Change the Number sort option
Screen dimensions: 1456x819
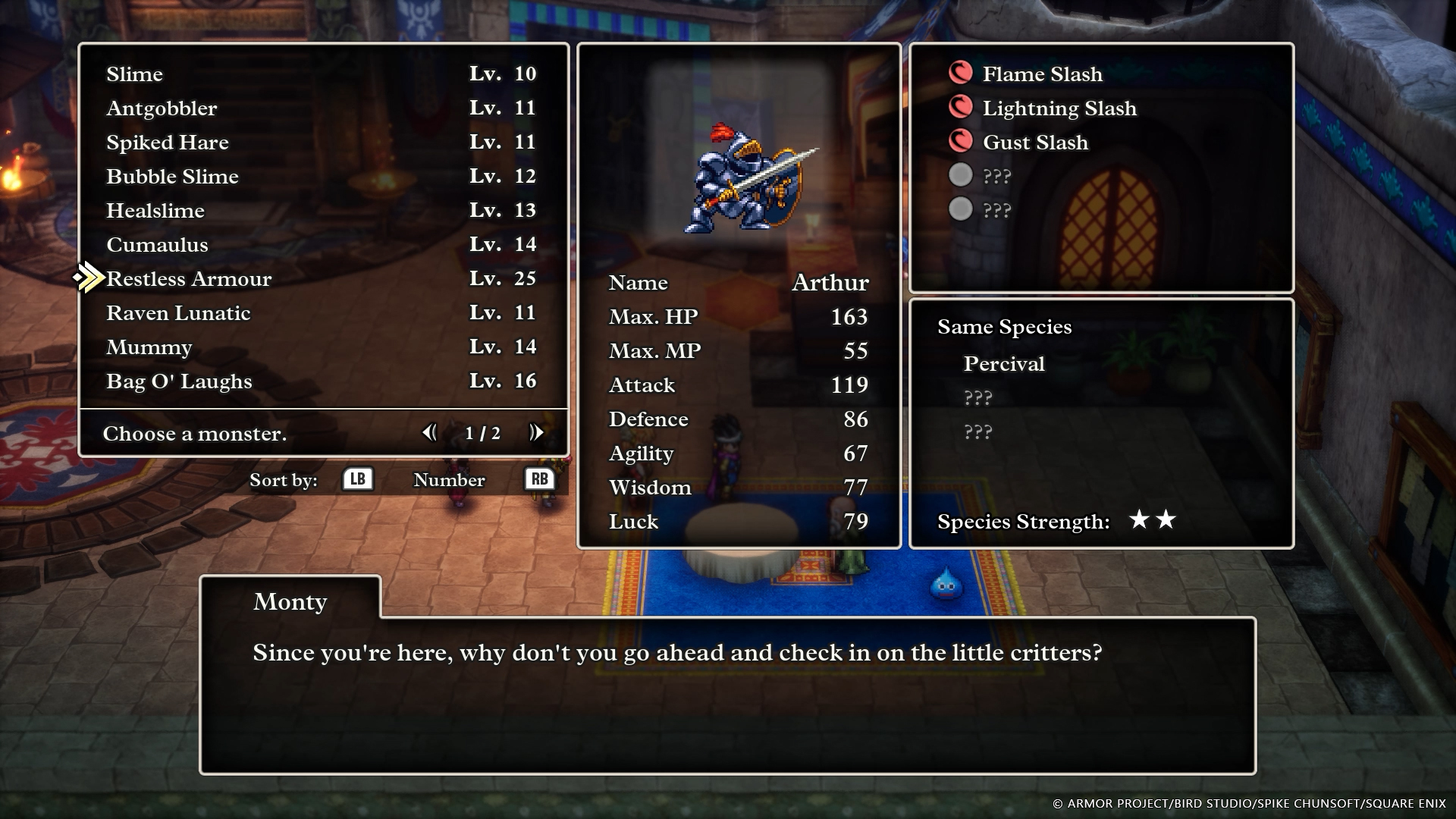click(539, 479)
